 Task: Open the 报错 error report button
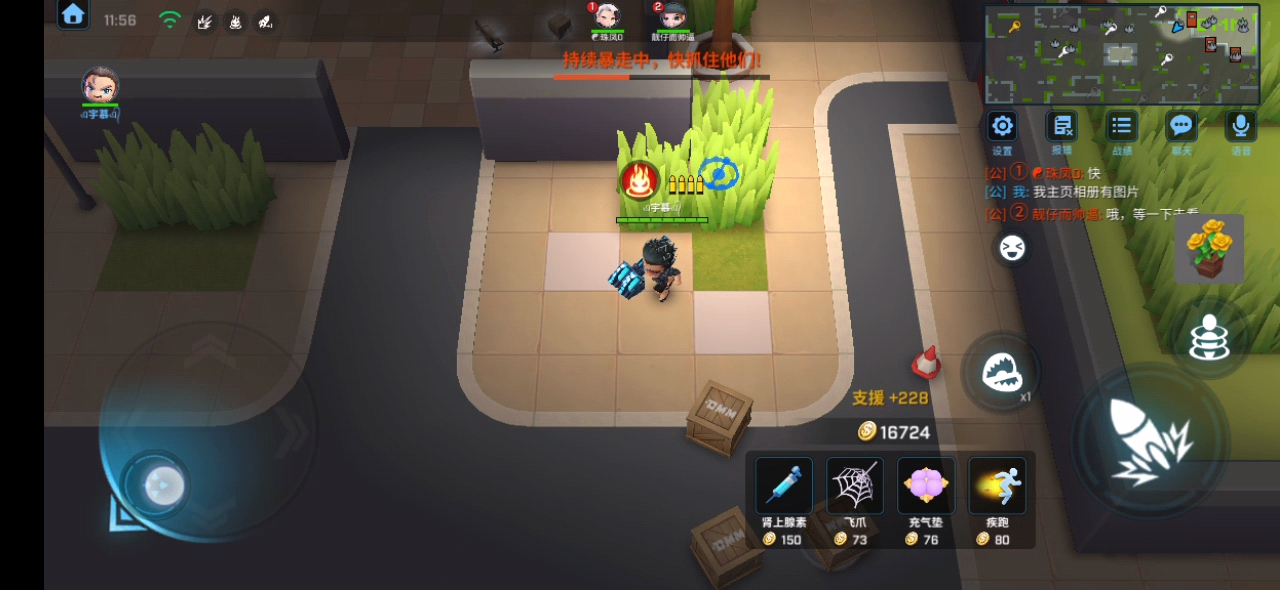(x=1062, y=126)
